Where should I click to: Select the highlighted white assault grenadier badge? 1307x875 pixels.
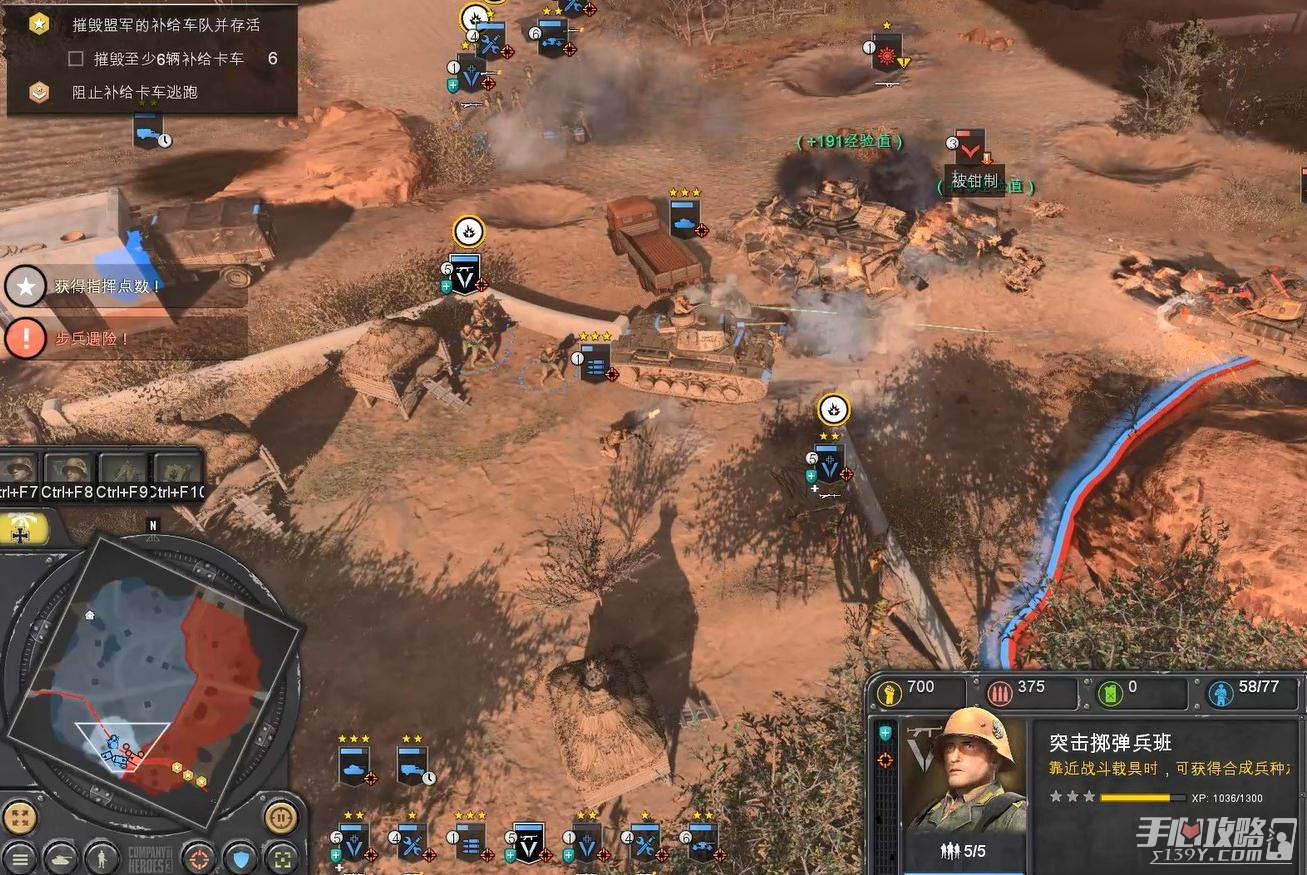(x=527, y=843)
